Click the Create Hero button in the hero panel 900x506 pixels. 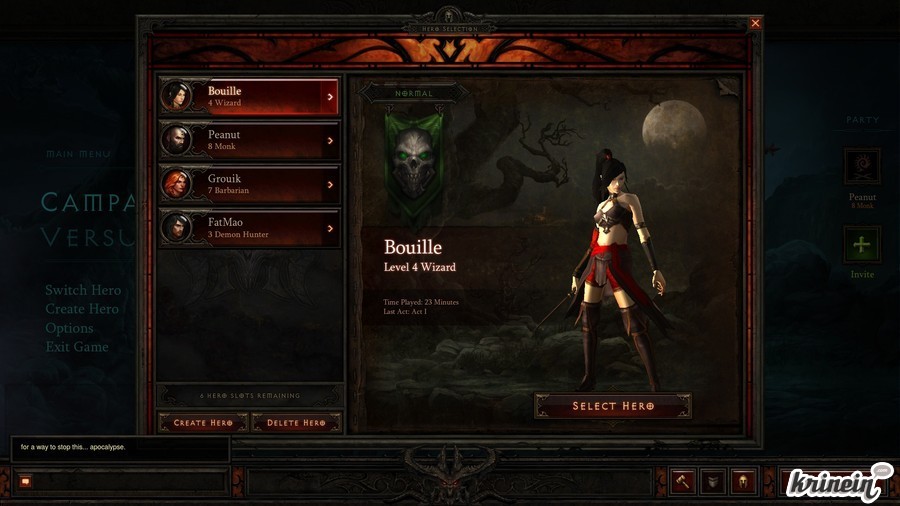click(x=203, y=423)
